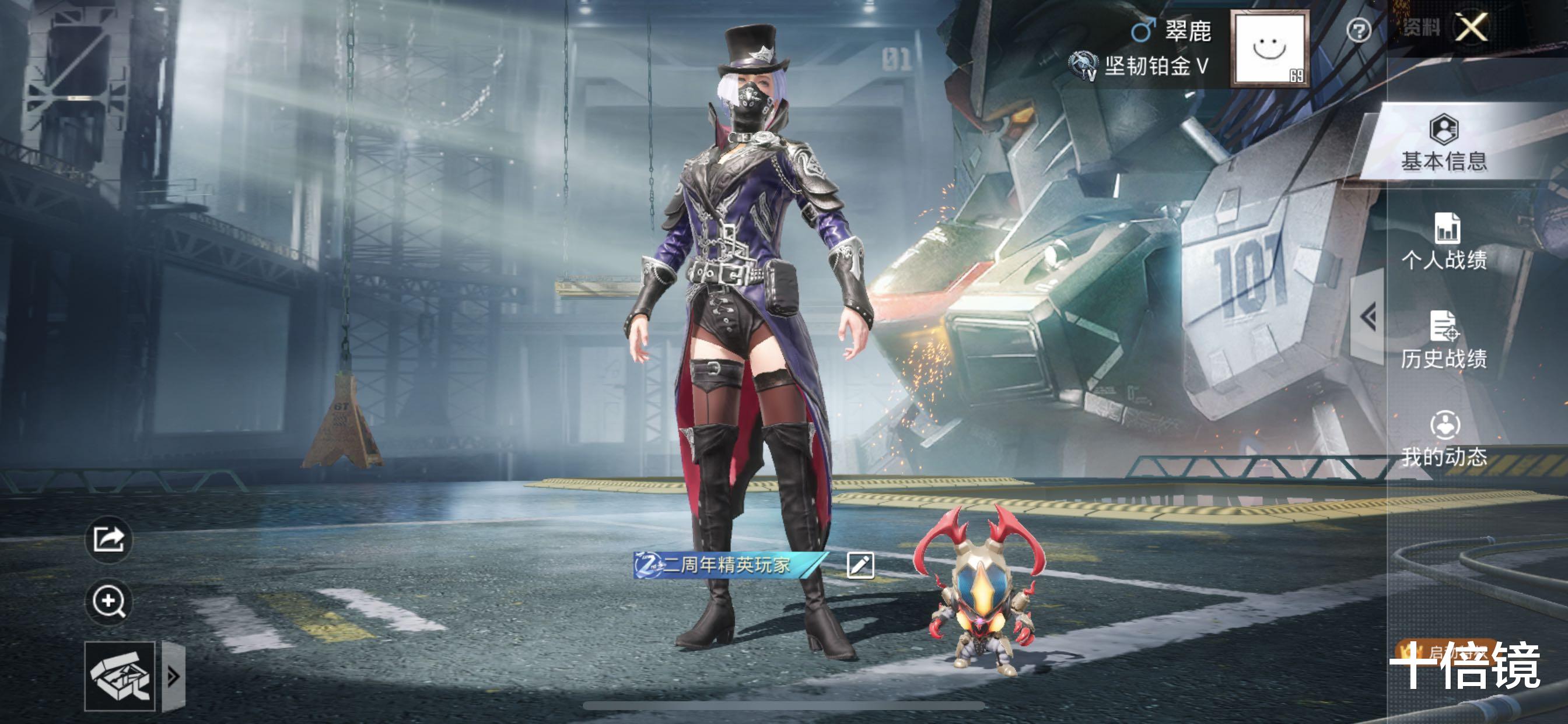Edit the 二周年精英玩家 title

(x=860, y=565)
